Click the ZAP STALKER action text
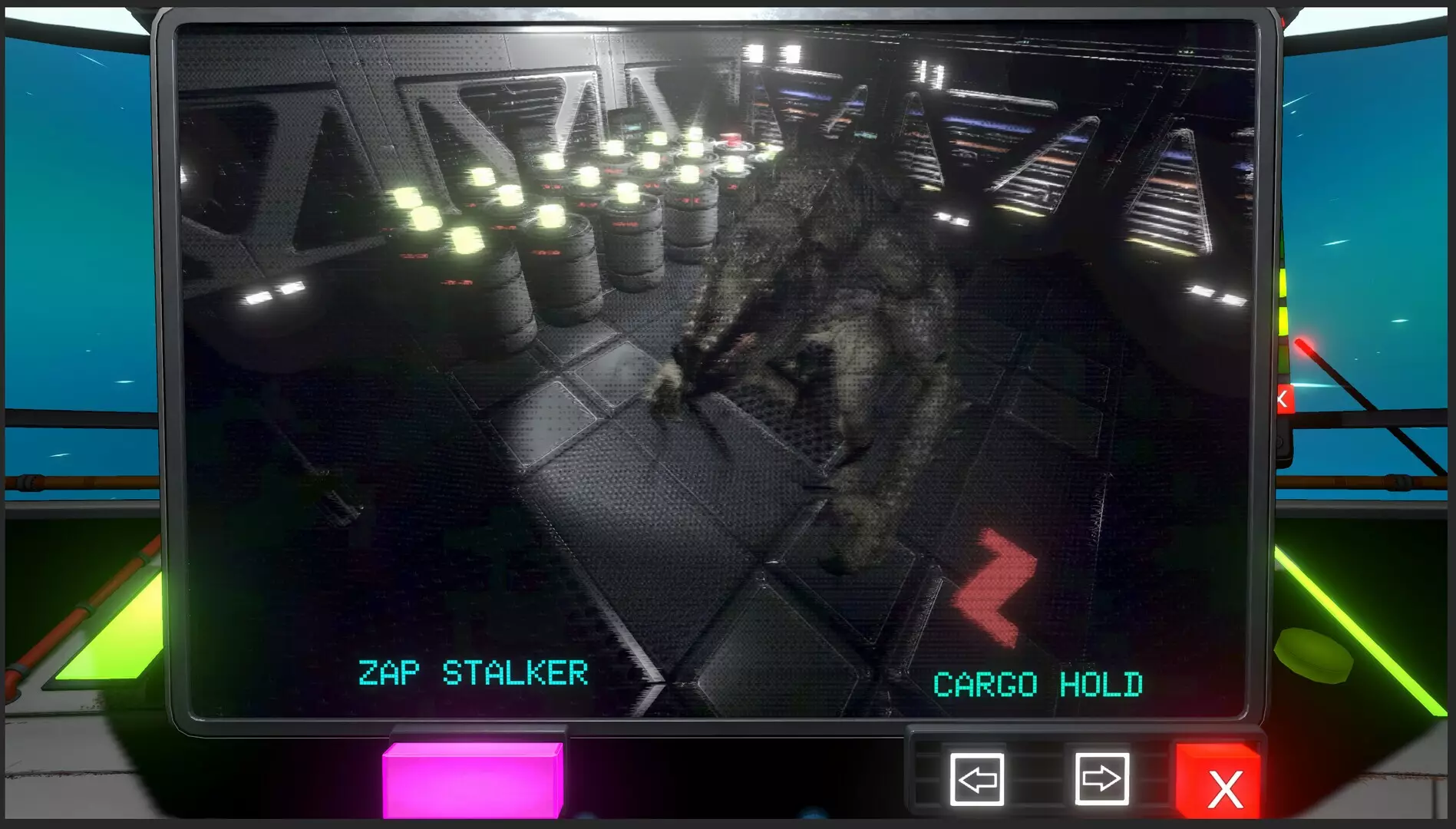 (472, 672)
